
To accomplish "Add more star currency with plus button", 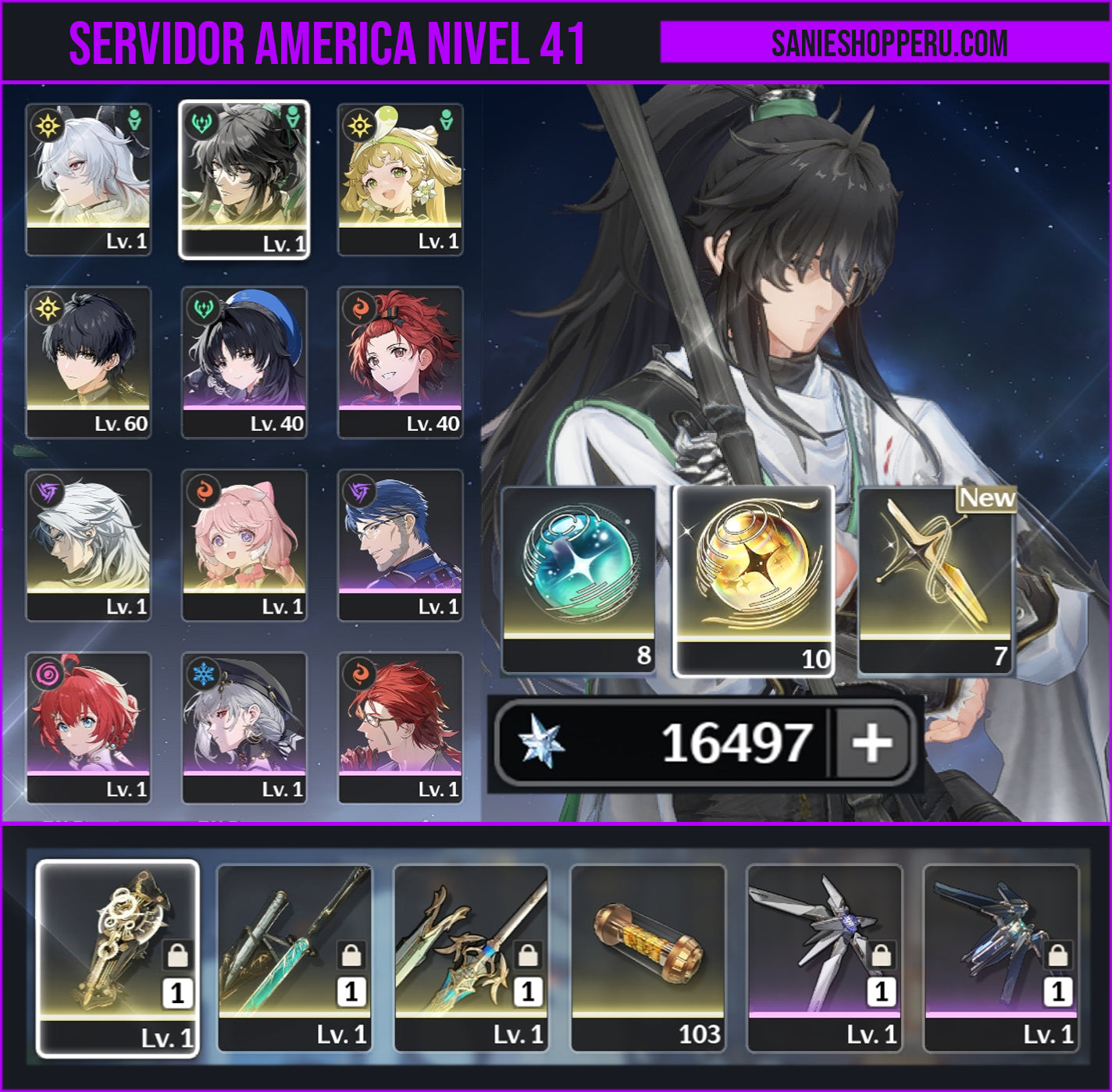I will point(871,742).
